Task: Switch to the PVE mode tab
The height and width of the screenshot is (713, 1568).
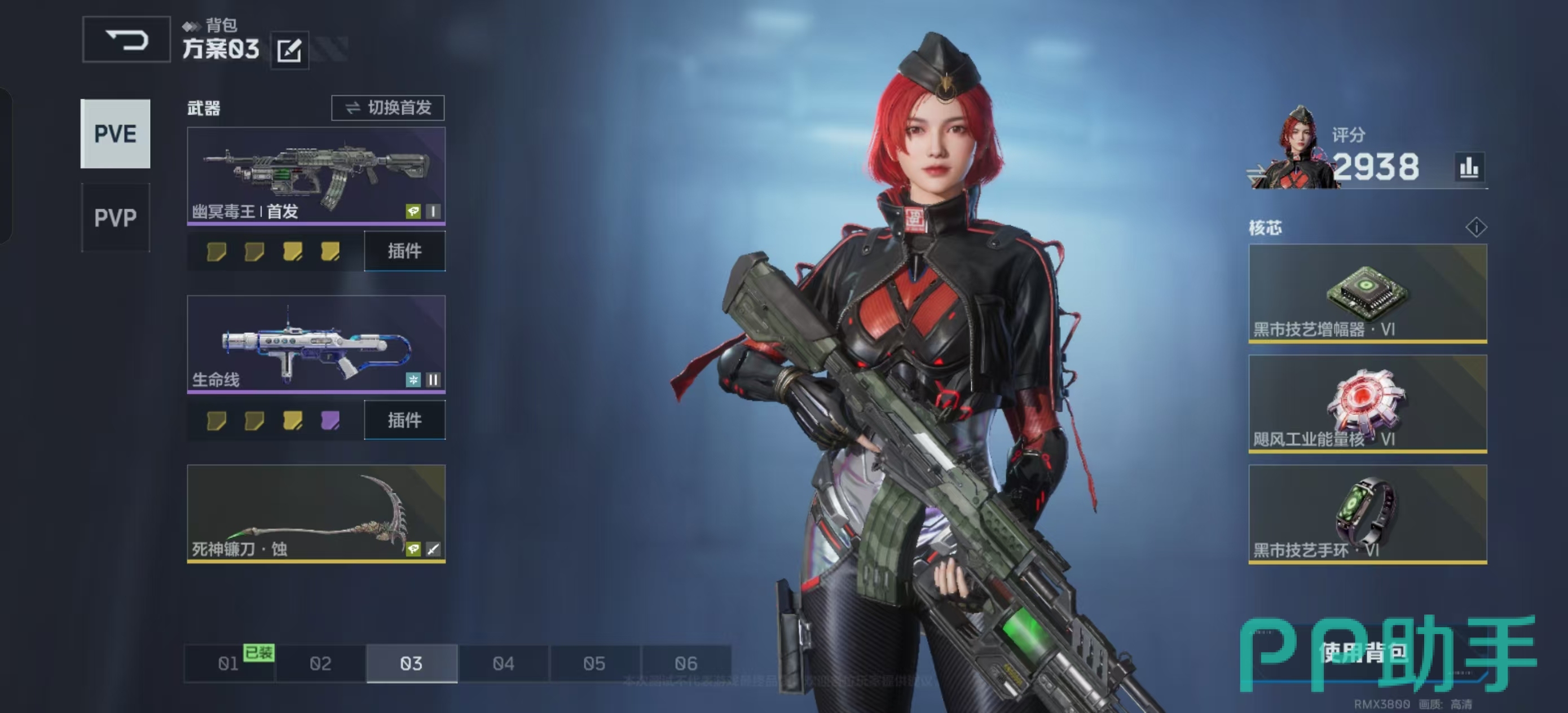Action: 115,134
